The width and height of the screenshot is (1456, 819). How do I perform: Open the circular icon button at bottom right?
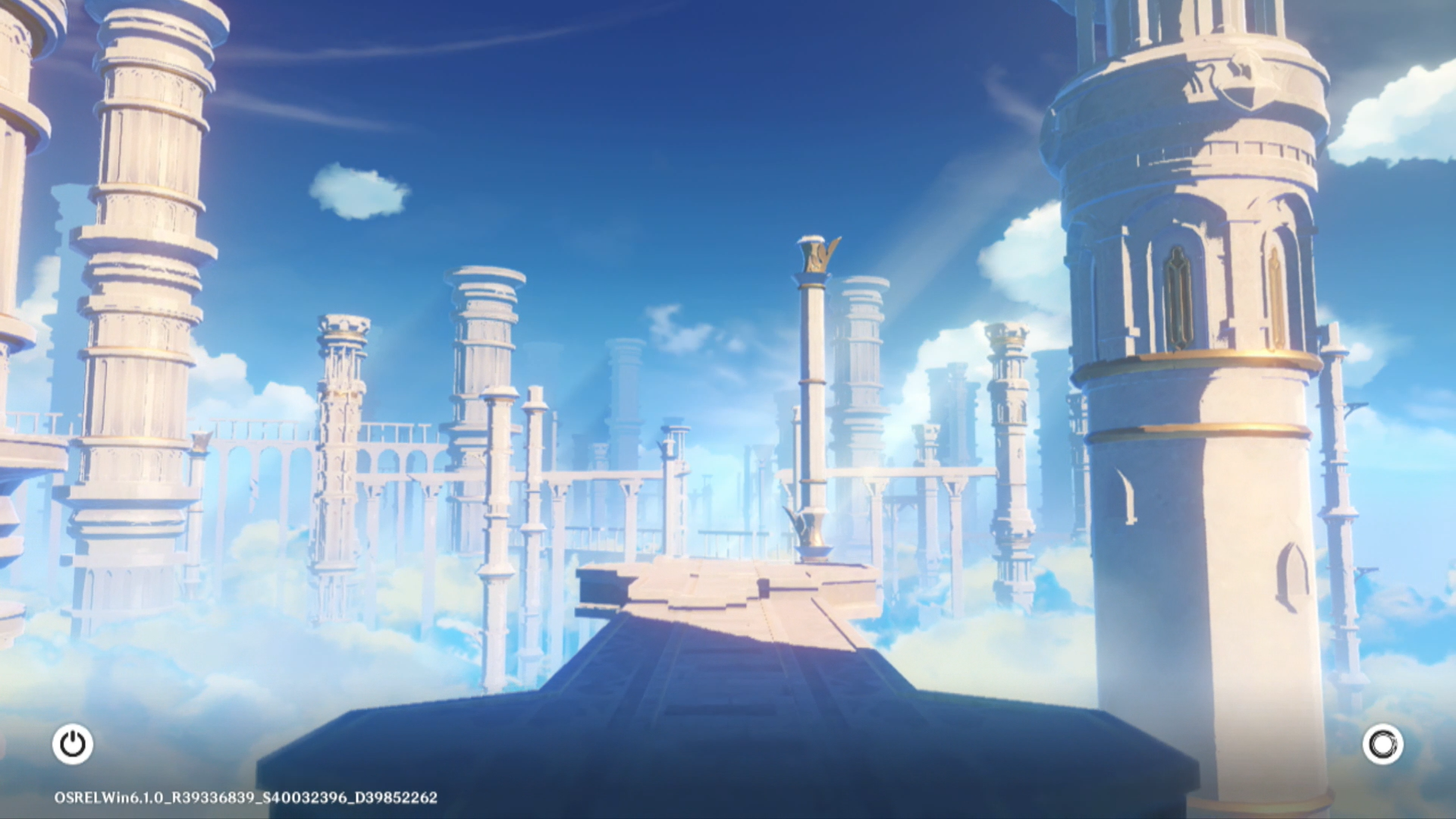pos(1382,744)
